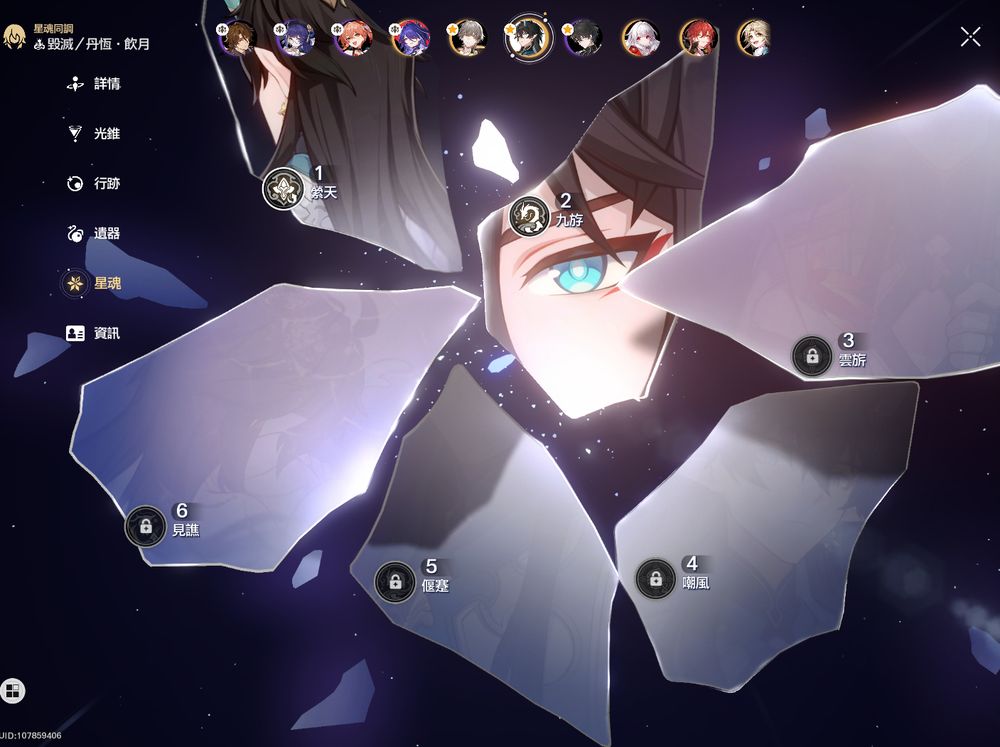
Task: Close the Eidolon screen
Action: click(970, 37)
